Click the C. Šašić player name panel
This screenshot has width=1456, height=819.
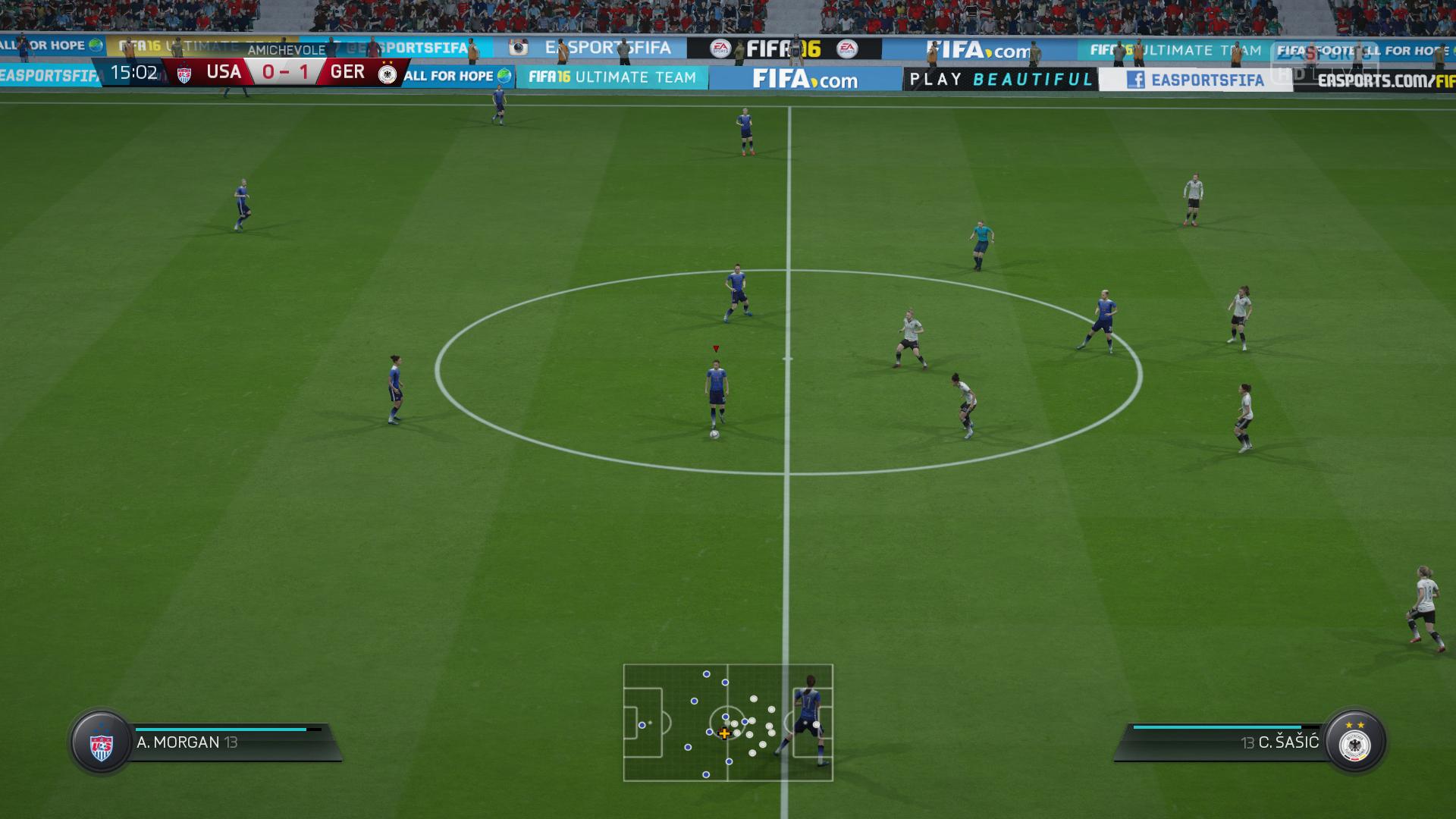tap(1228, 742)
